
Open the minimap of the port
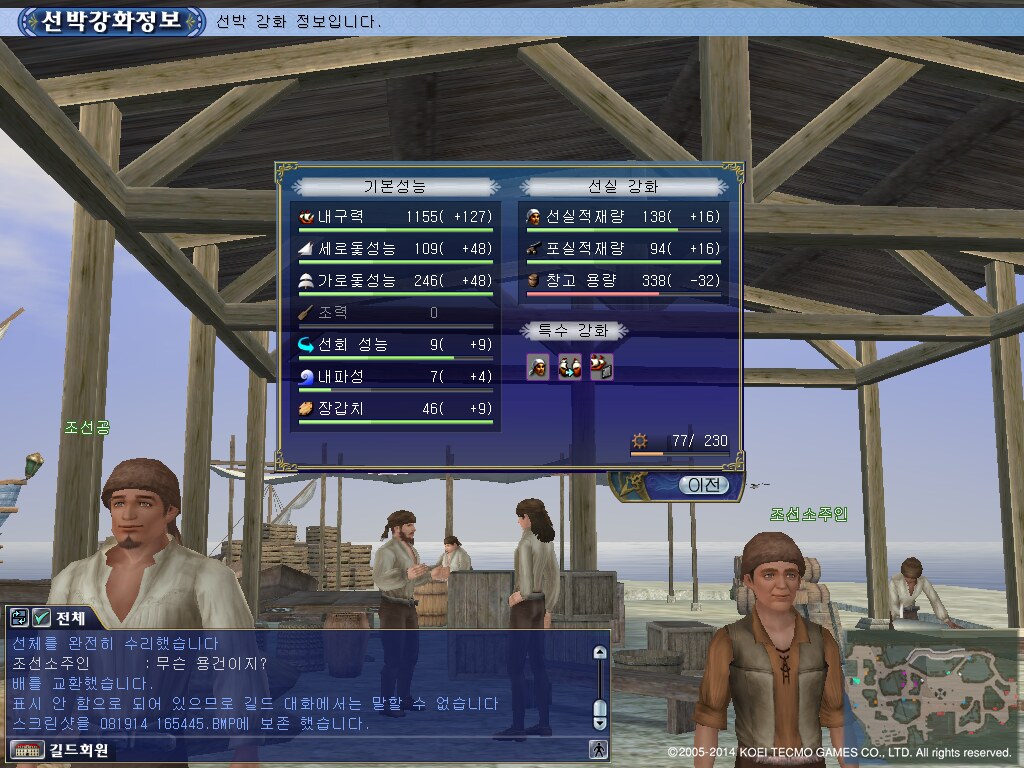click(x=933, y=691)
